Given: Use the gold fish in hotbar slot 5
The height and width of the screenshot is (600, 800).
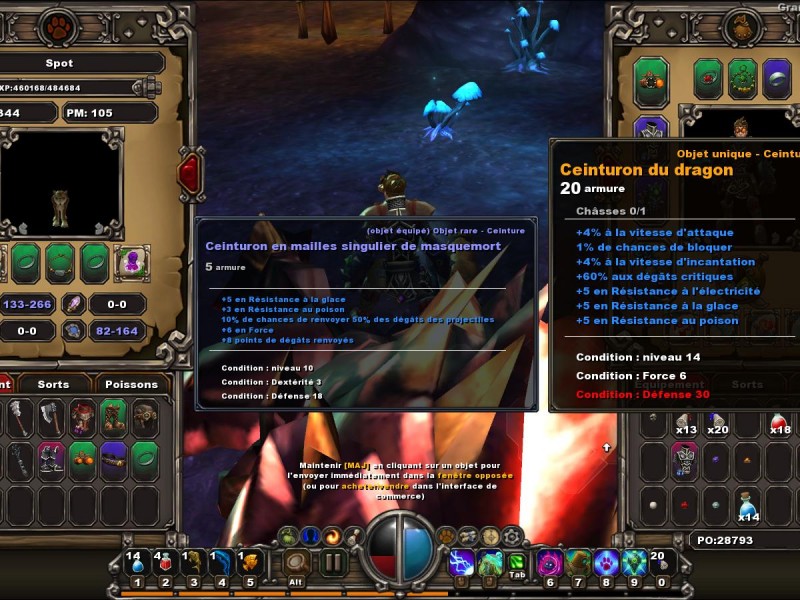Looking at the screenshot, I should [250, 565].
